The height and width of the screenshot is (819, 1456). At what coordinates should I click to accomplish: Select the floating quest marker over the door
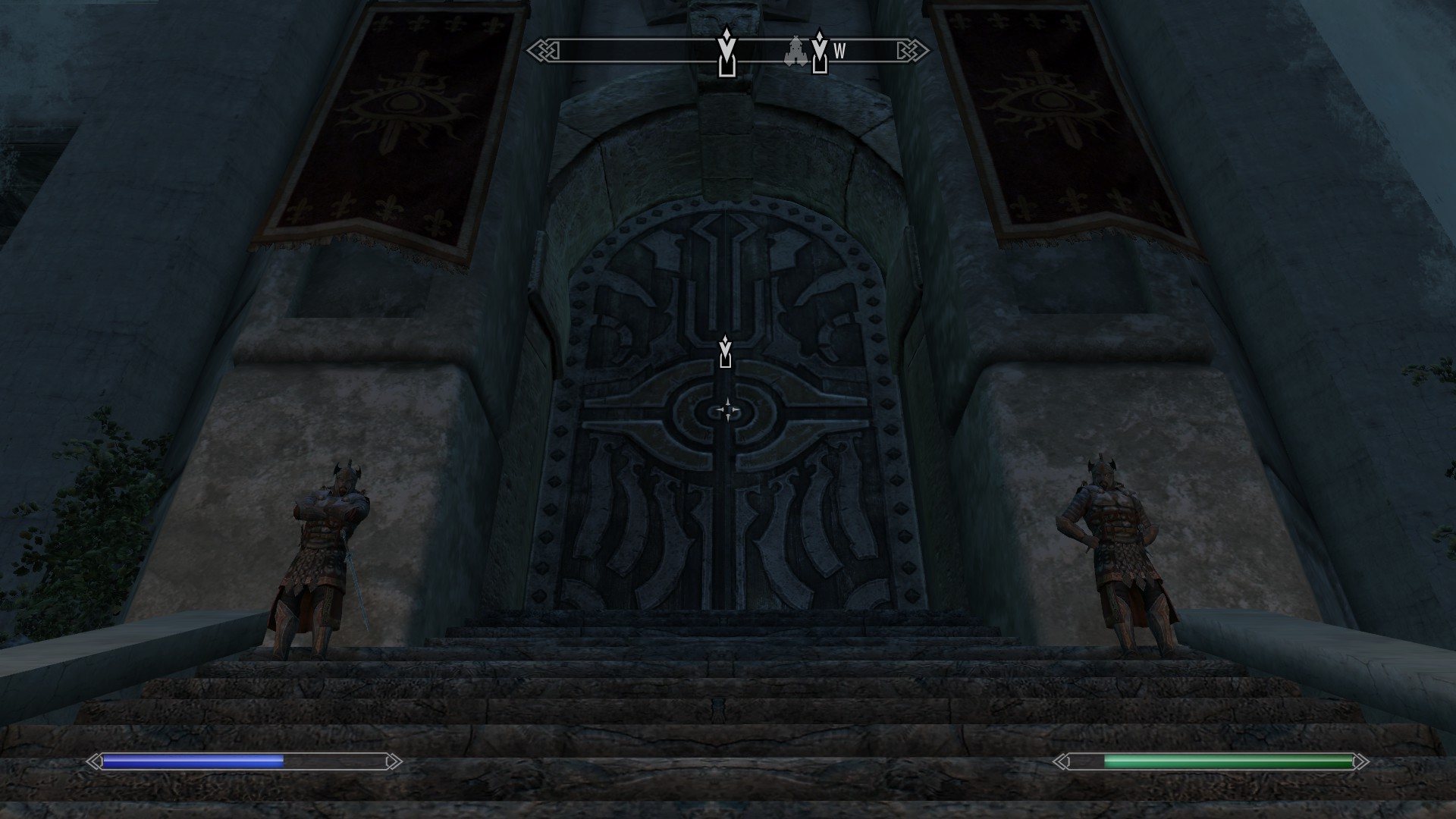pos(725,352)
